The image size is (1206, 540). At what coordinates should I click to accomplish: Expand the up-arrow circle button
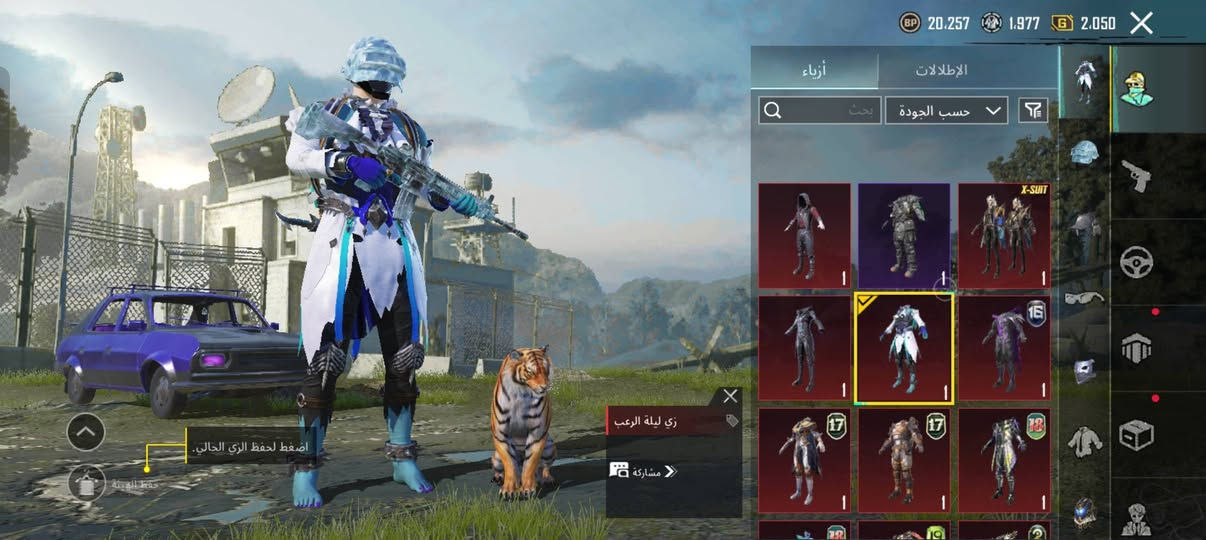pos(86,432)
